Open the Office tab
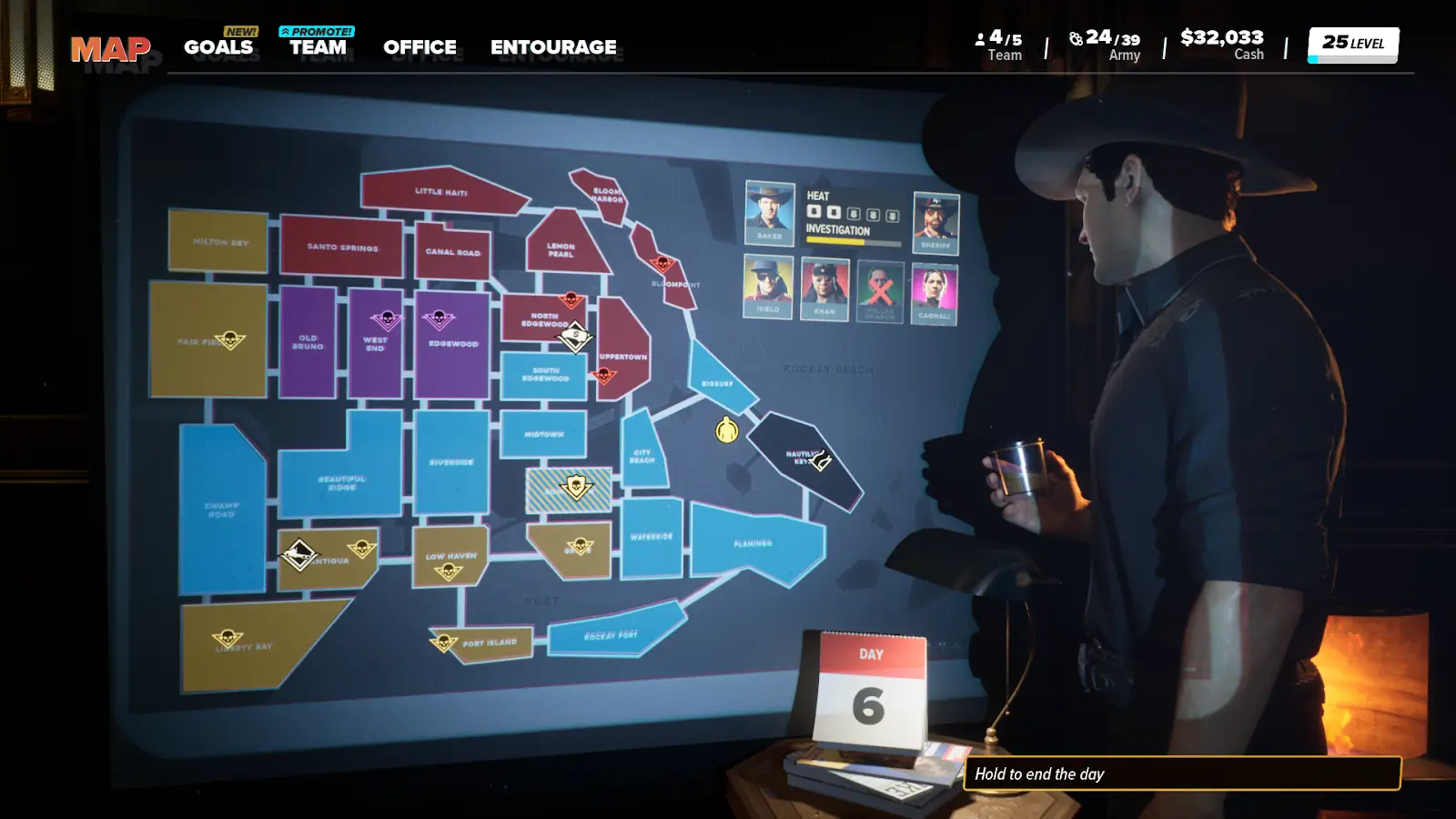 [x=420, y=47]
